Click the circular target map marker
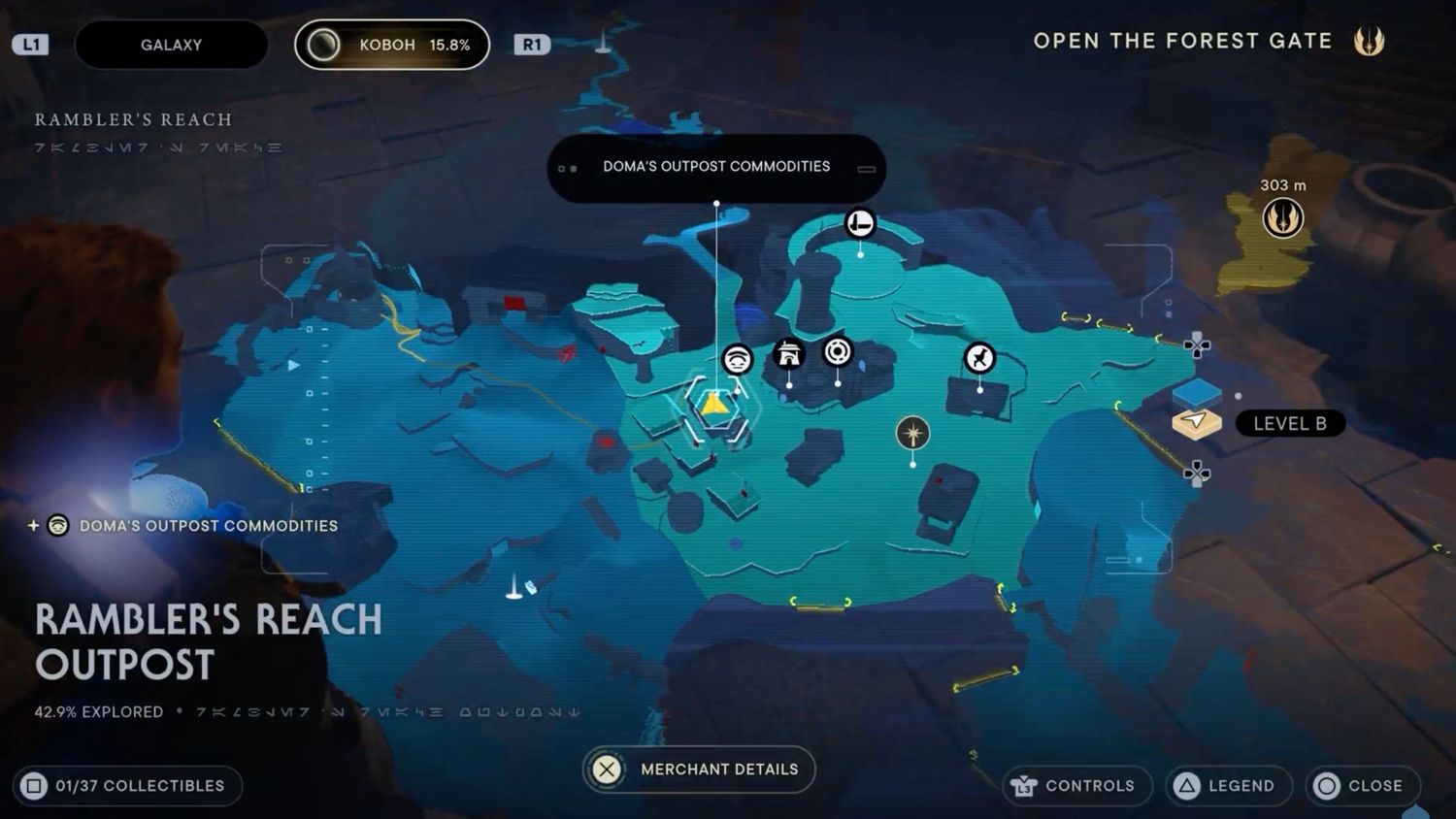 point(838,351)
